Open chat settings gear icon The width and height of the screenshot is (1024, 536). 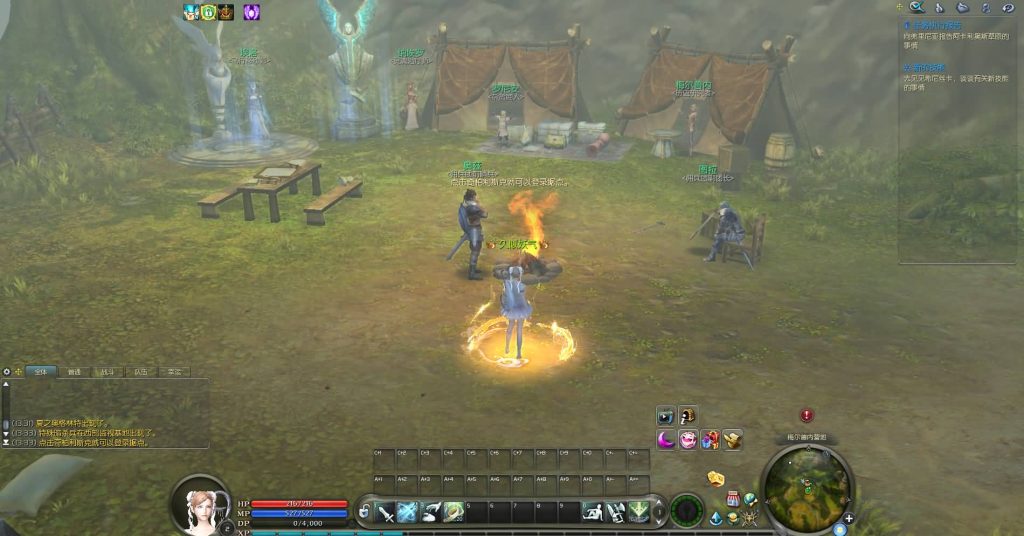7,372
